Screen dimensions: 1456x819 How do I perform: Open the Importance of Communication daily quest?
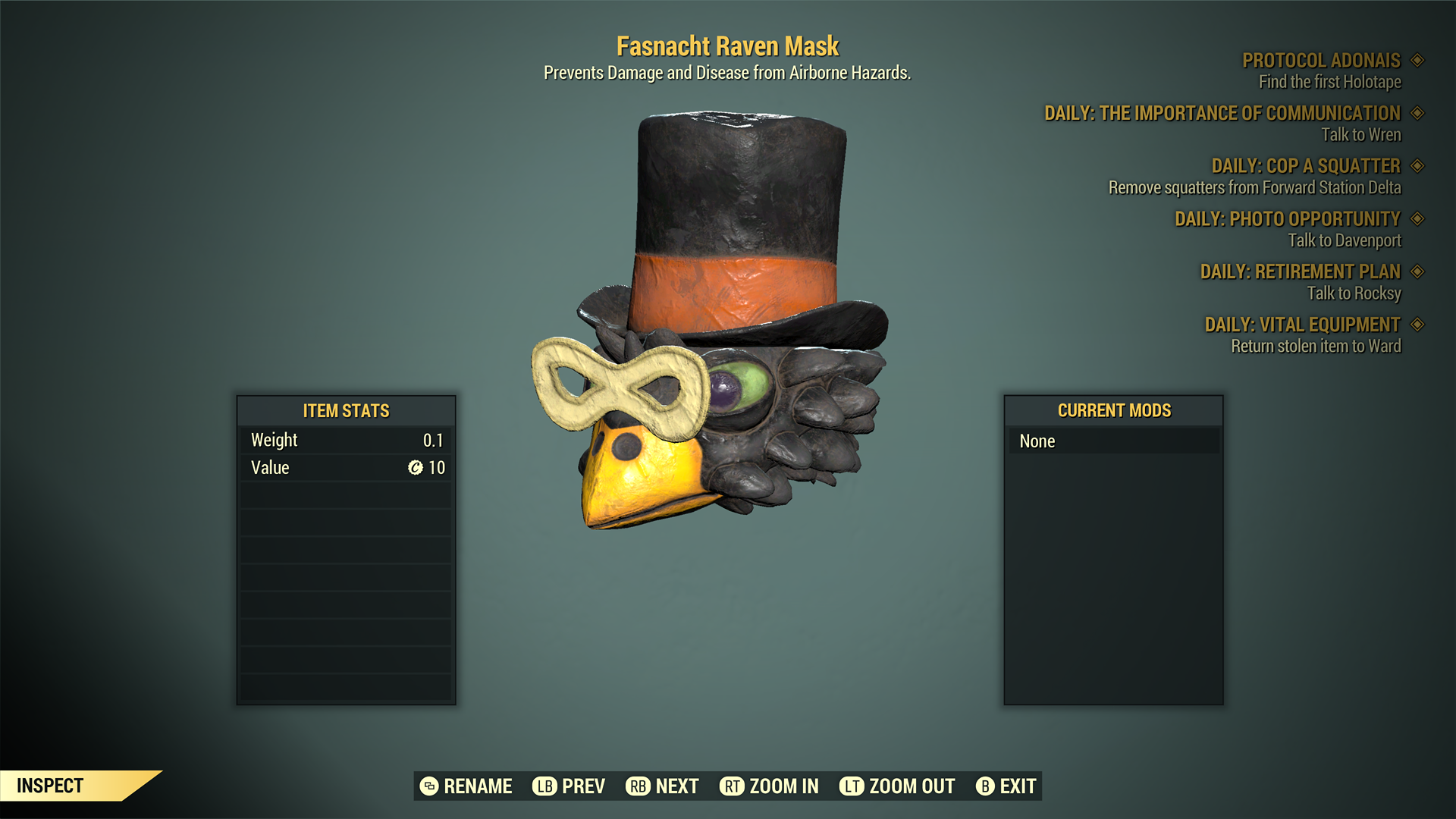pyautogui.click(x=1222, y=114)
